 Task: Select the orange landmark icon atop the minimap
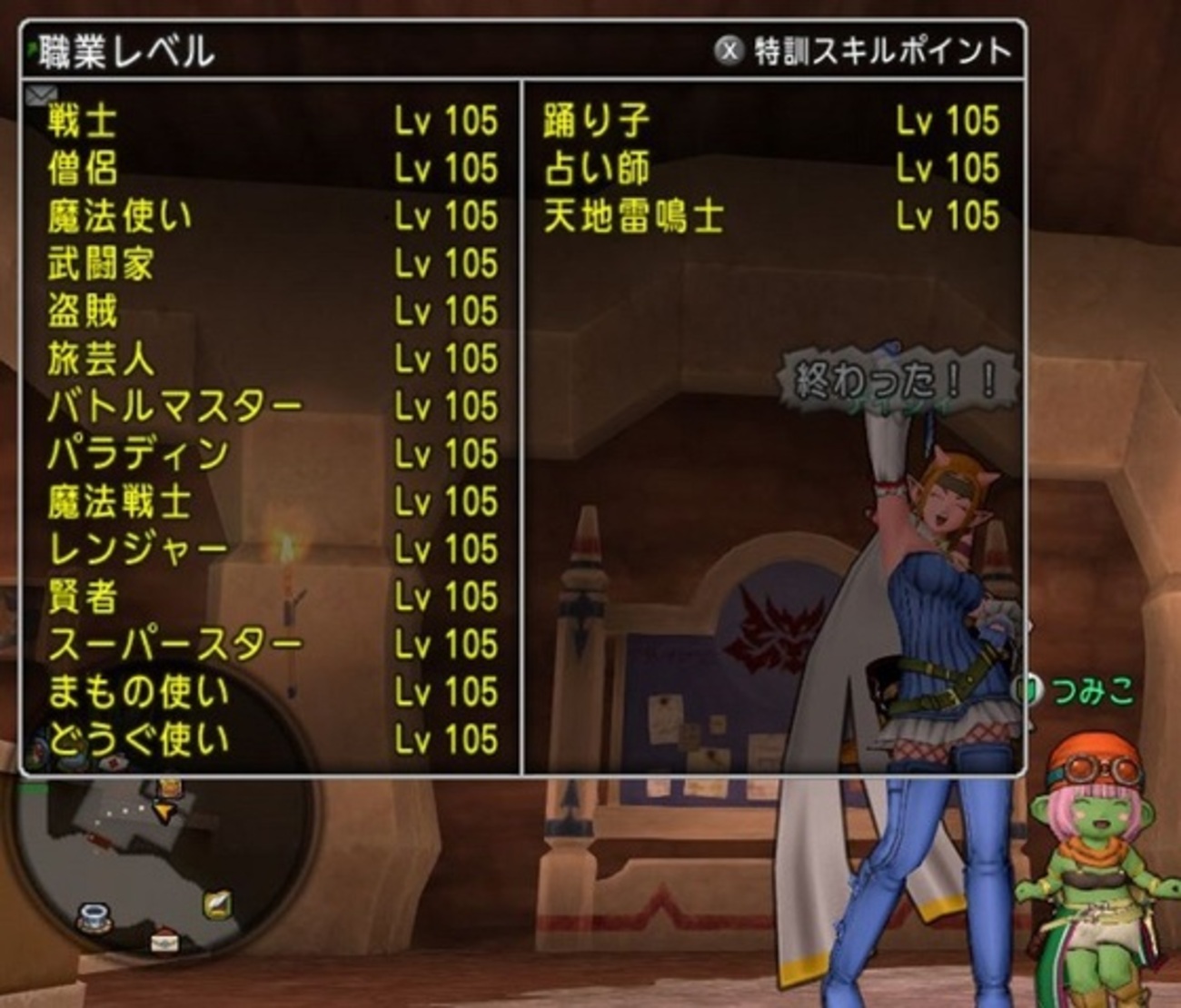[x=169, y=788]
